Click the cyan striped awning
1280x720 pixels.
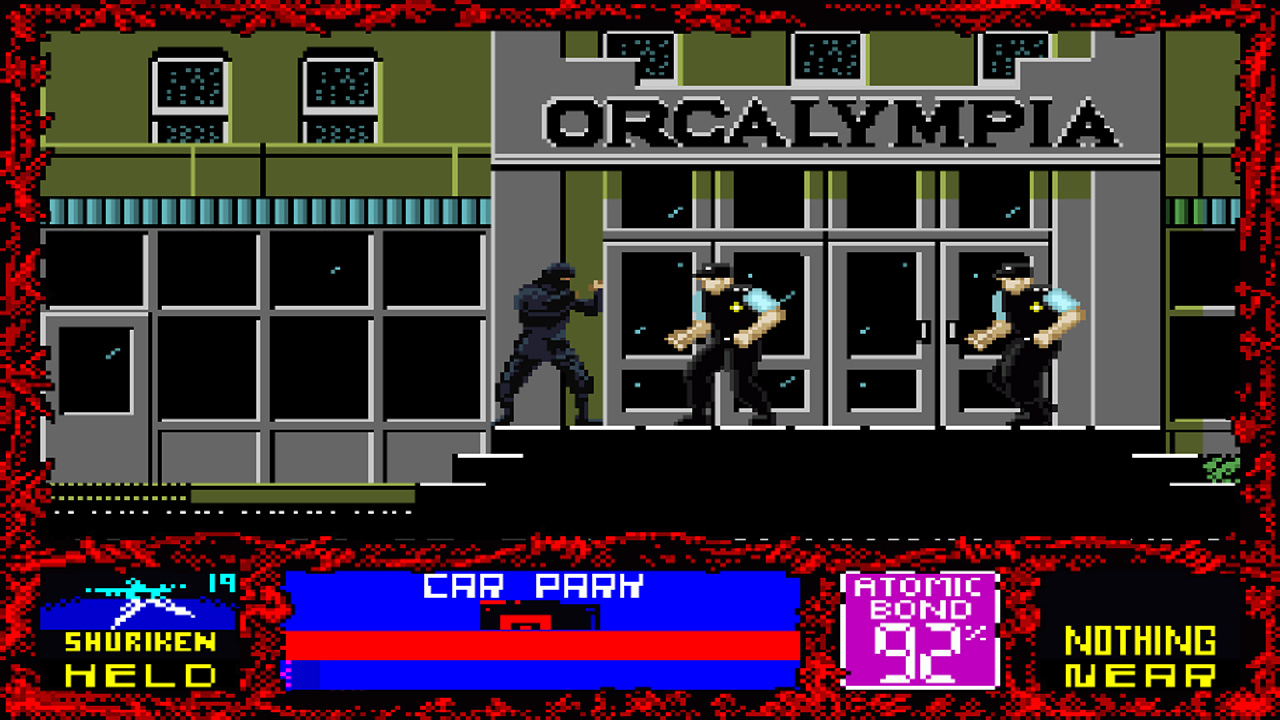(x=250, y=212)
